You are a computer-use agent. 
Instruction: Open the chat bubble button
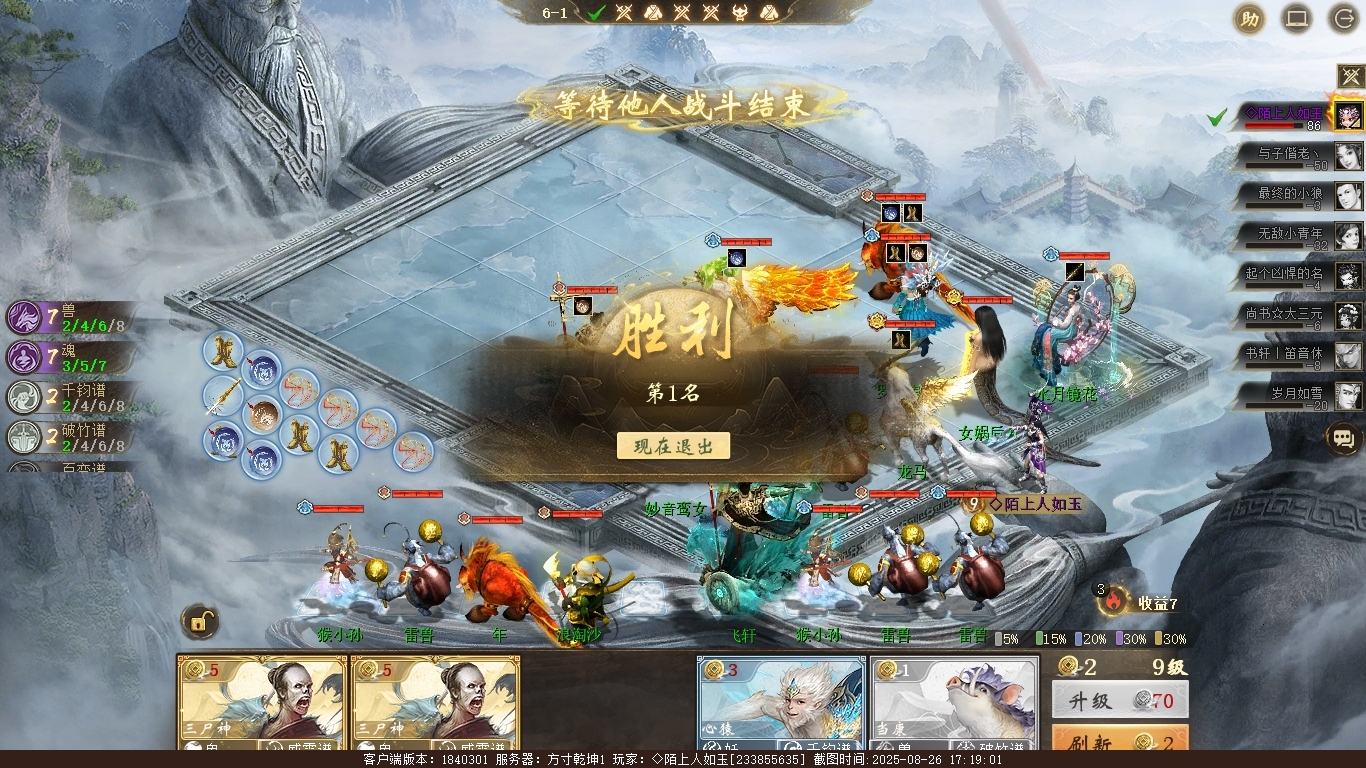pyautogui.click(x=1343, y=438)
